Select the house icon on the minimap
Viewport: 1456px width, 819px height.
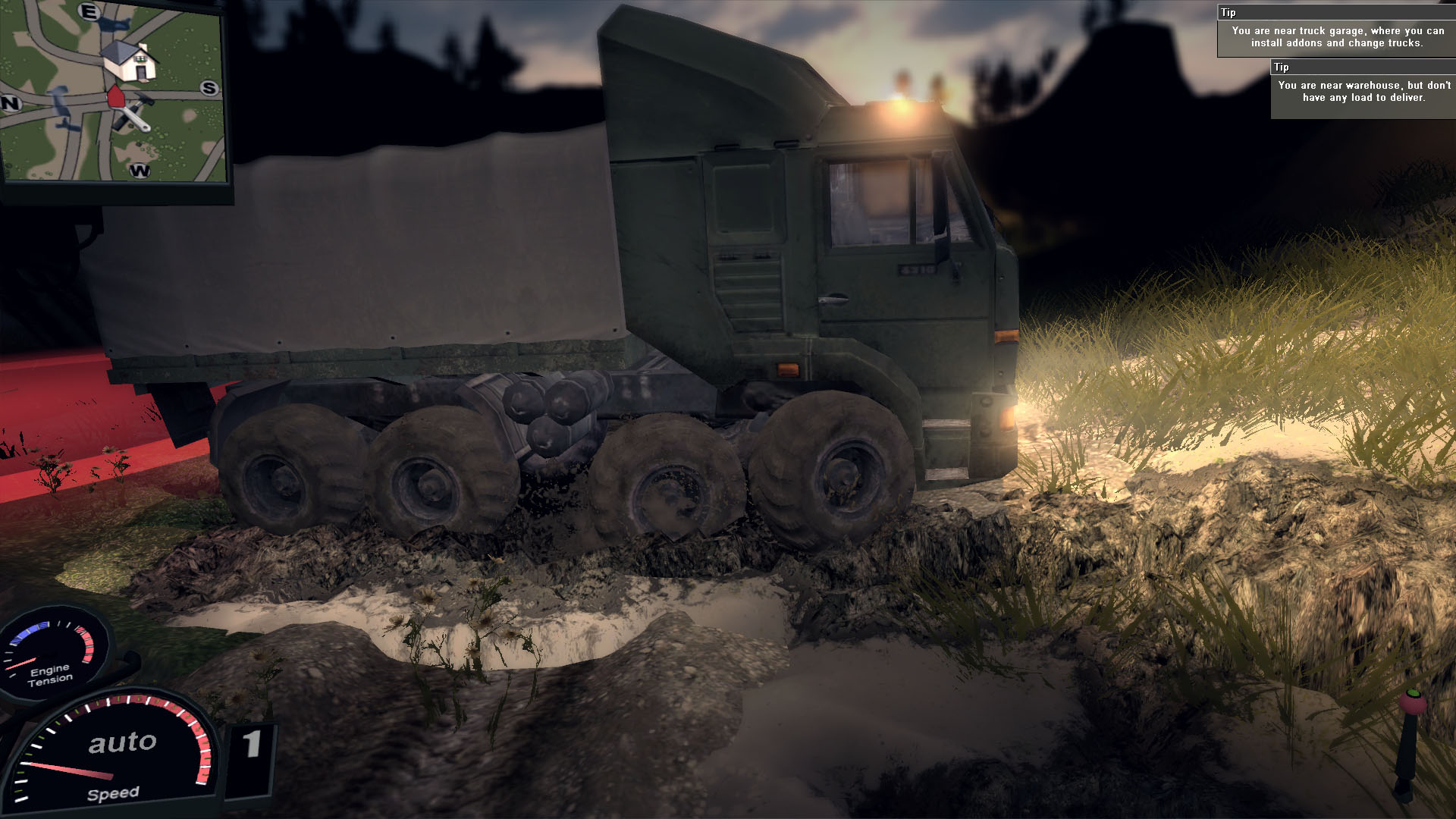tap(130, 60)
